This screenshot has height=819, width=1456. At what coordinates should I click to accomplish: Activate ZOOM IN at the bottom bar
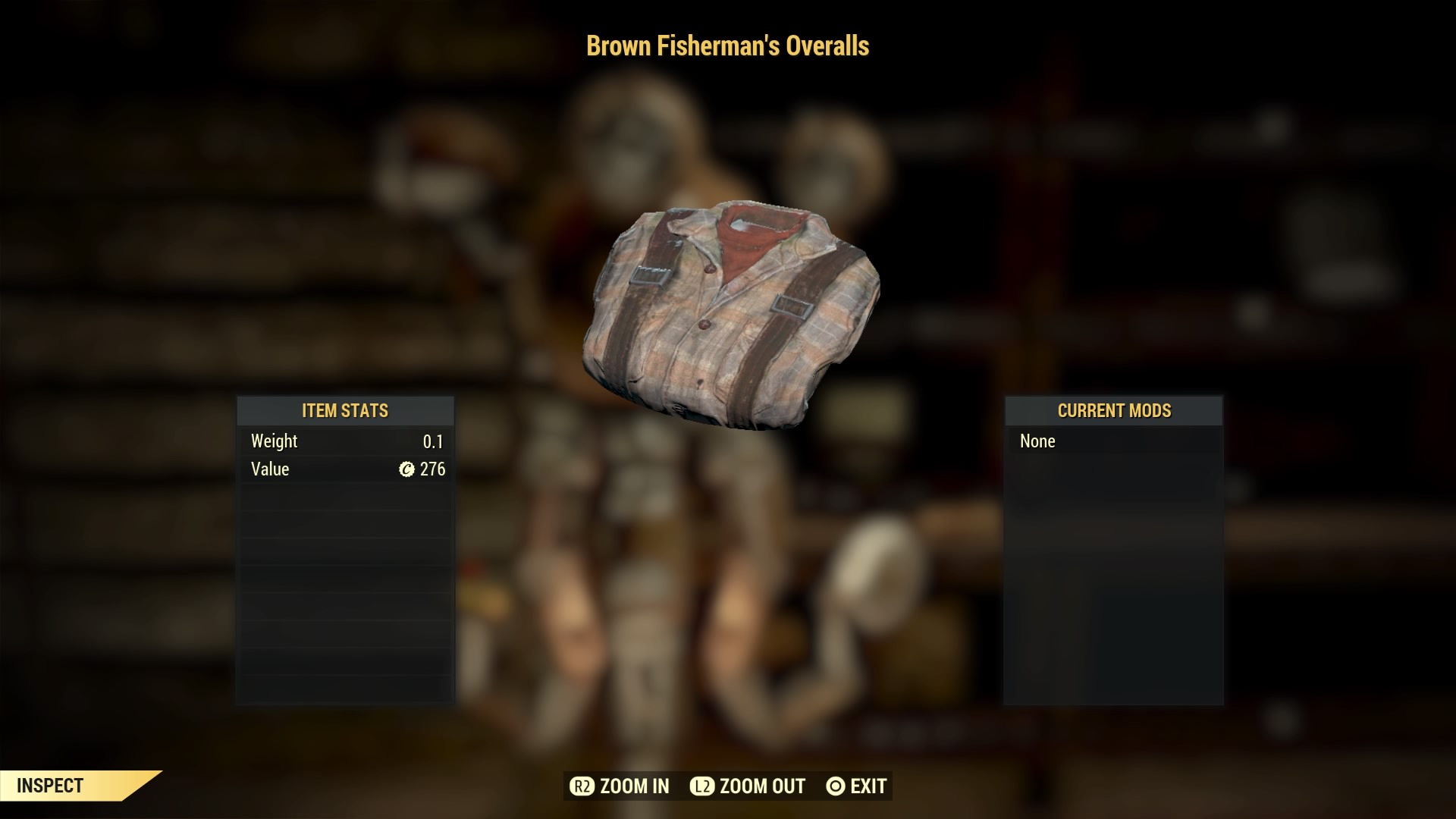619,786
